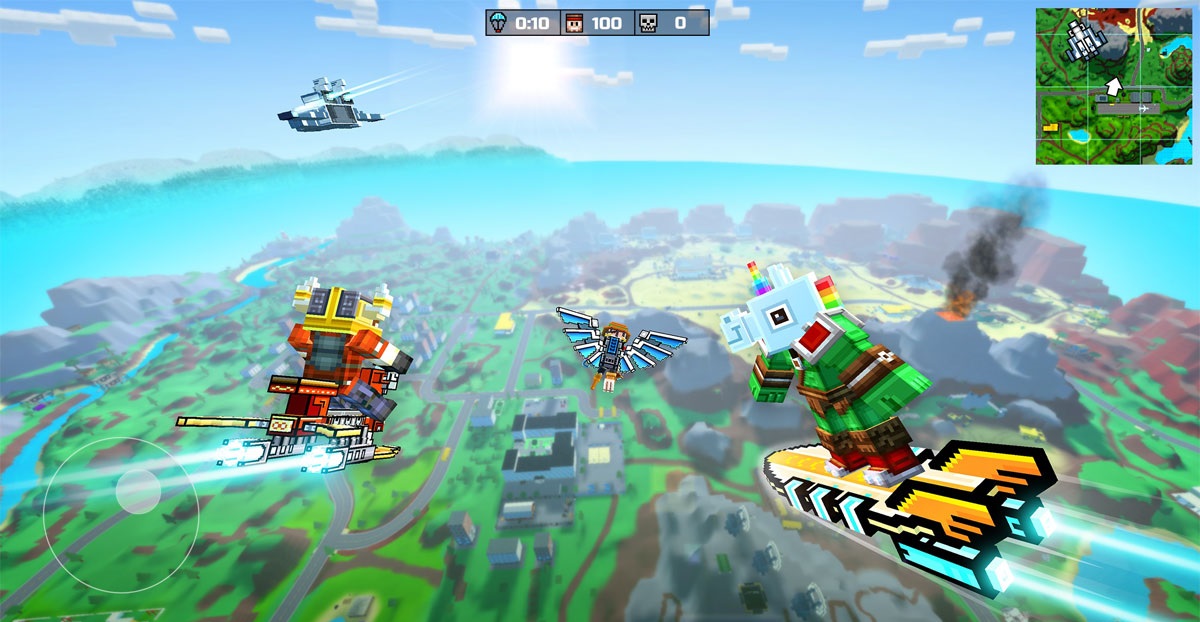This screenshot has height=622, width=1200.
Task: Open the minimap in the corner
Action: point(1113,86)
